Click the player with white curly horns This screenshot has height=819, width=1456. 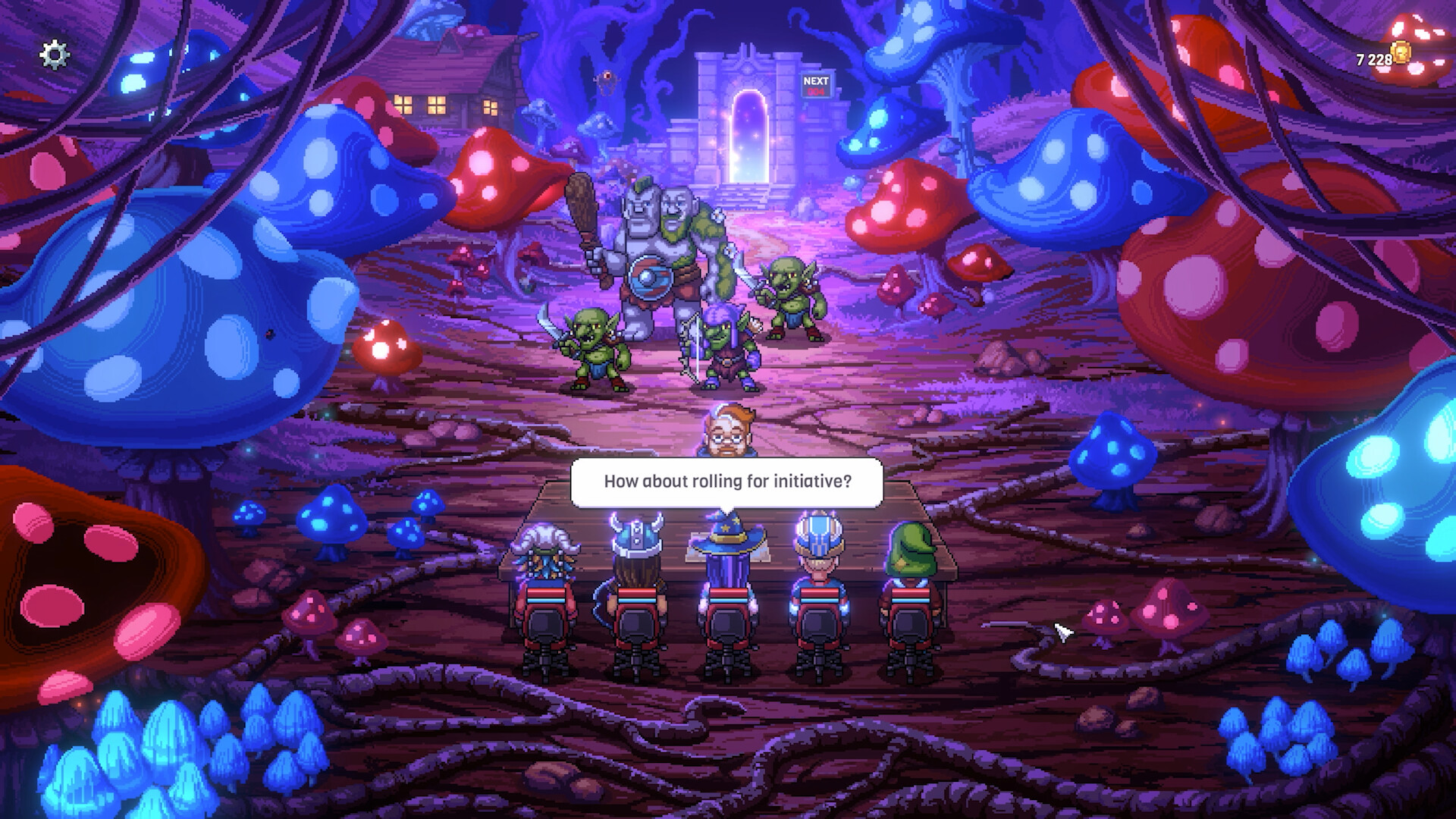pyautogui.click(x=546, y=573)
